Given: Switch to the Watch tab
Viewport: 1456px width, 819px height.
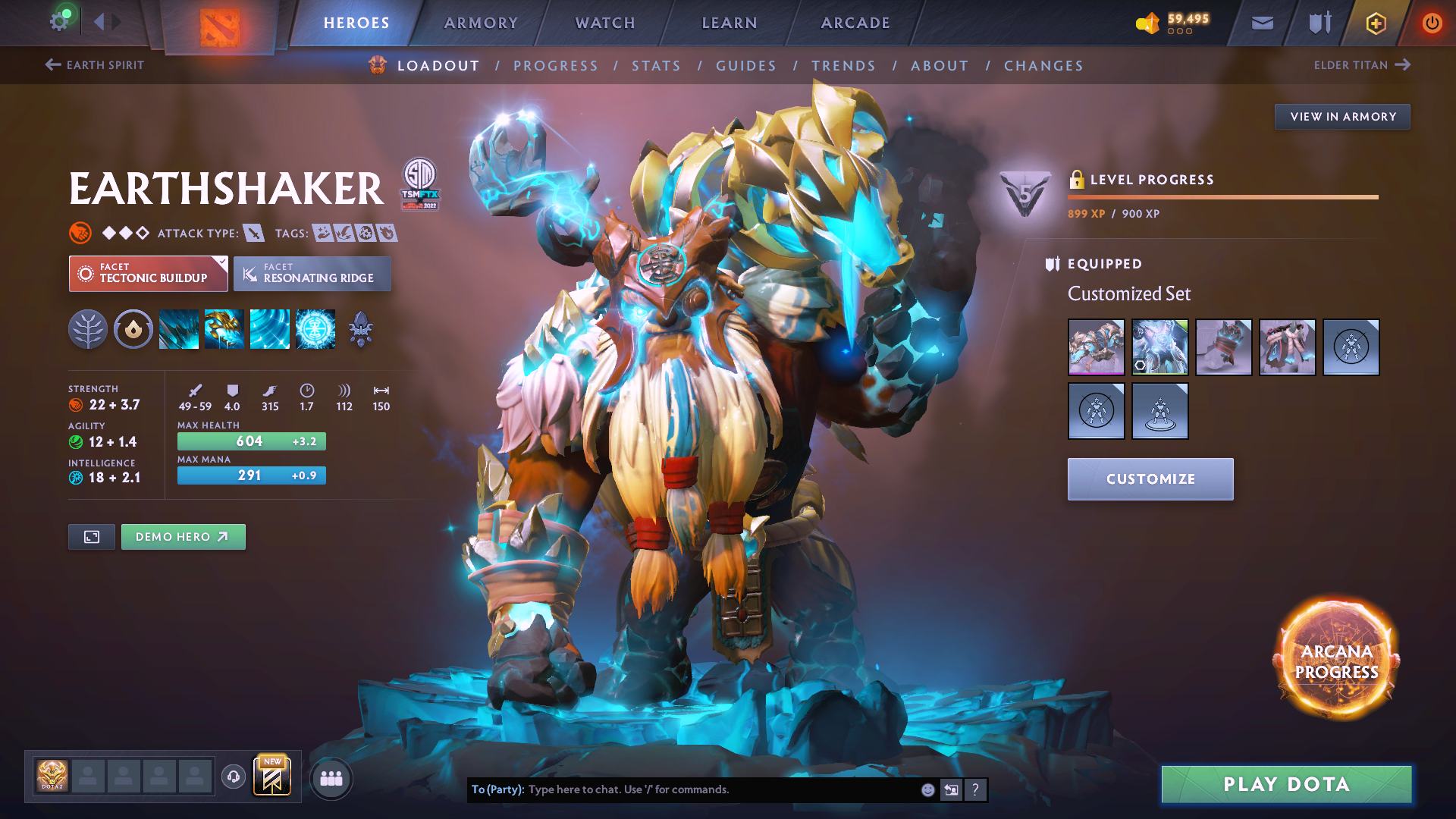Looking at the screenshot, I should click(605, 23).
